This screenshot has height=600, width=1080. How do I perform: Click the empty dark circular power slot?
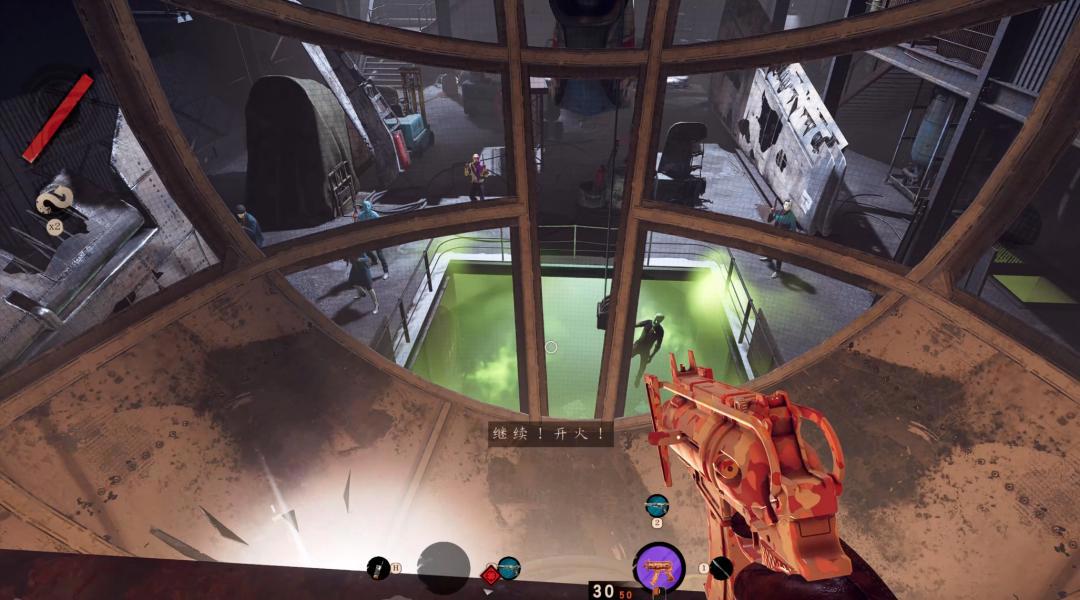point(443,567)
